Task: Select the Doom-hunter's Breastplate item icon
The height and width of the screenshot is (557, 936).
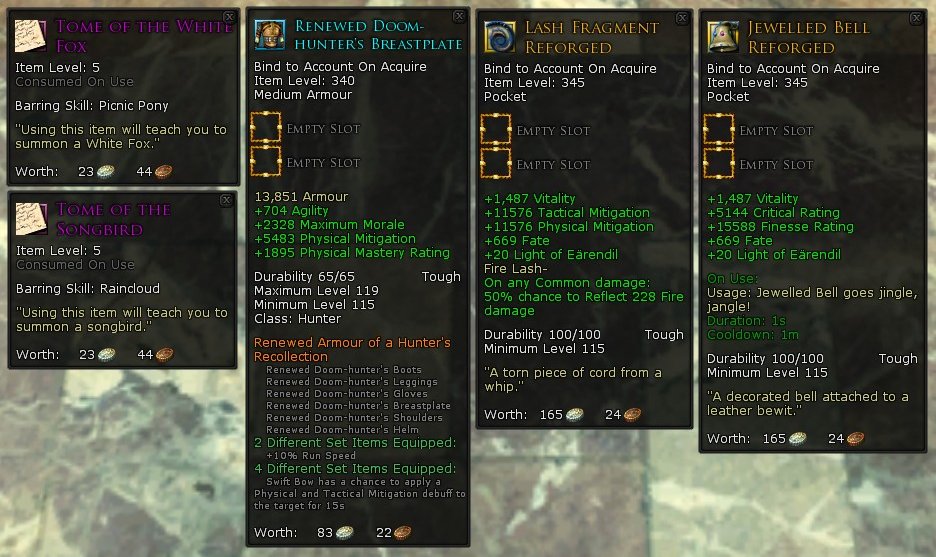Action: 271,35
